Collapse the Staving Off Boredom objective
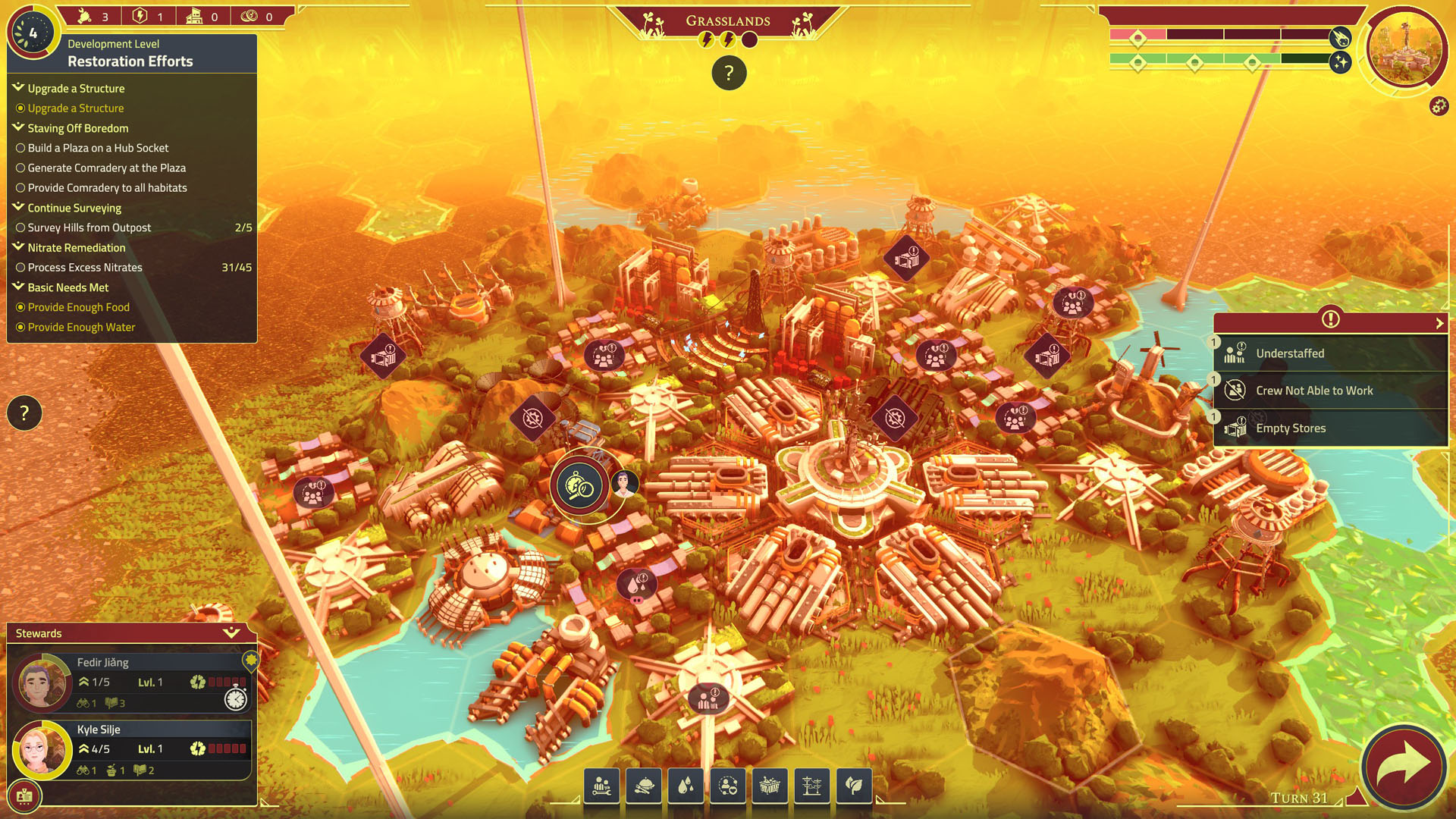The image size is (1456, 819). click(x=19, y=127)
